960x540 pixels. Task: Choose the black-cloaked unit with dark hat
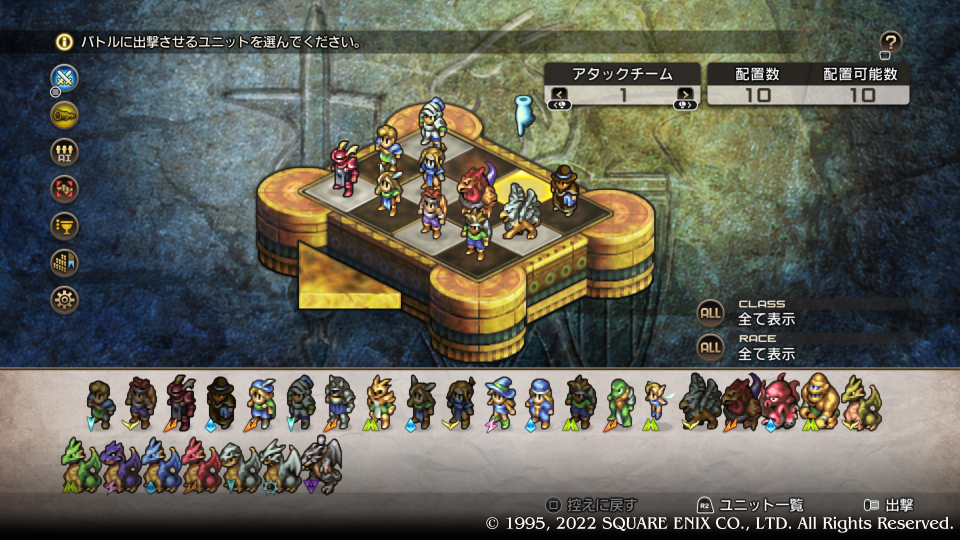[221, 402]
